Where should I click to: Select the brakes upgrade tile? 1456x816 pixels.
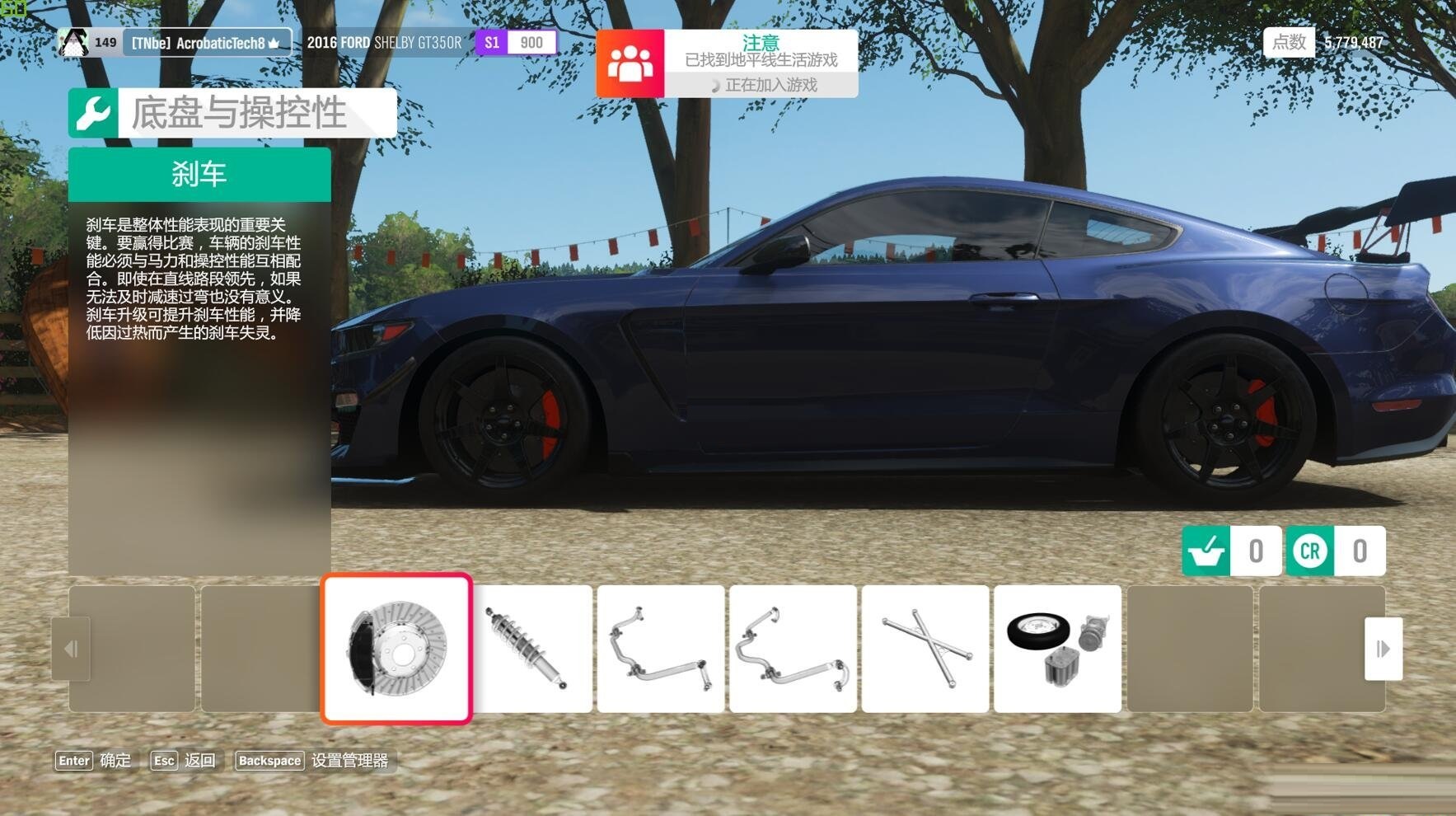pos(396,649)
